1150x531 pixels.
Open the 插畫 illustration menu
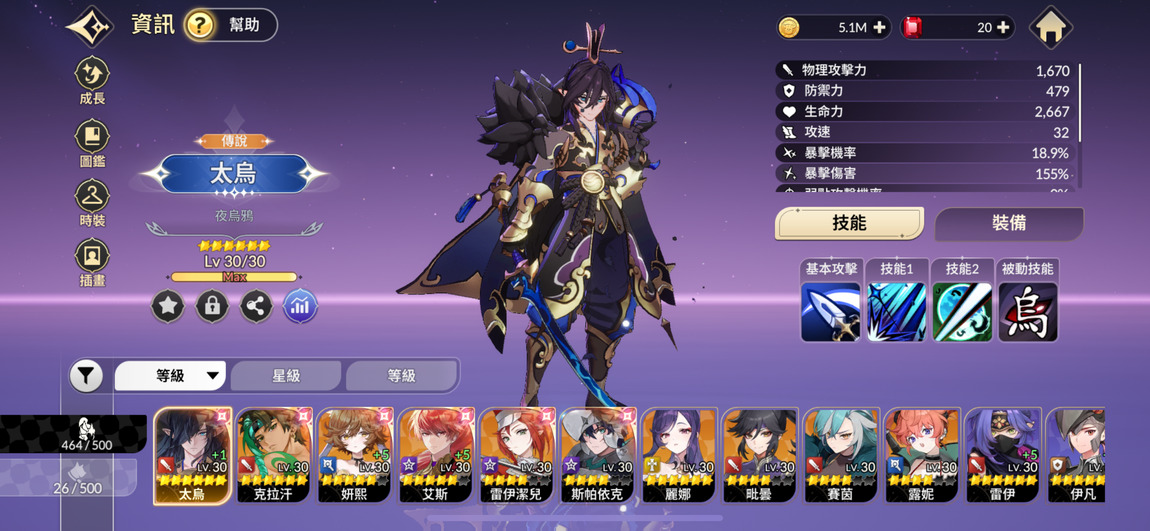(x=92, y=263)
